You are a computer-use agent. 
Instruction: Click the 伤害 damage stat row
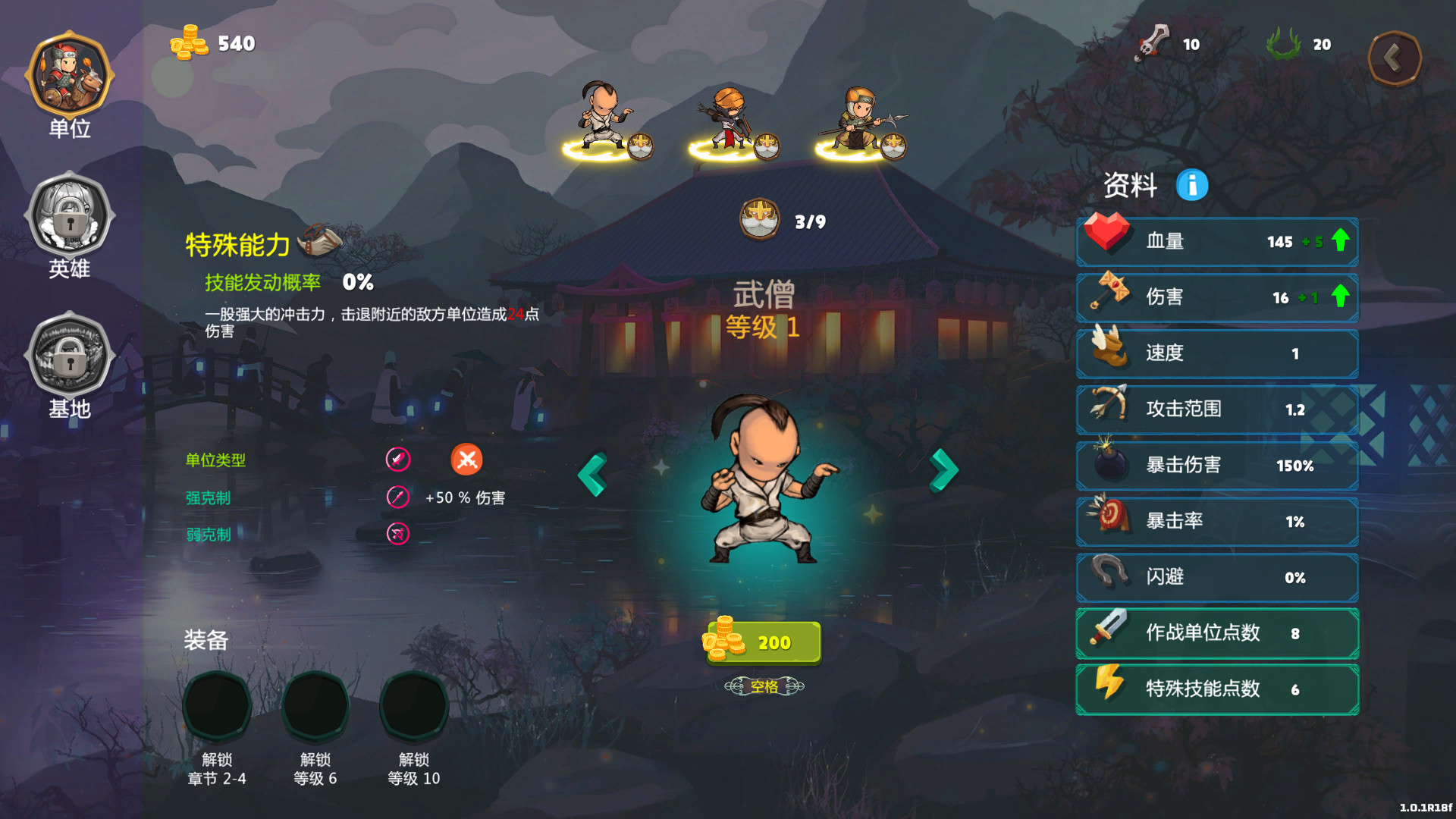[x=1217, y=297]
